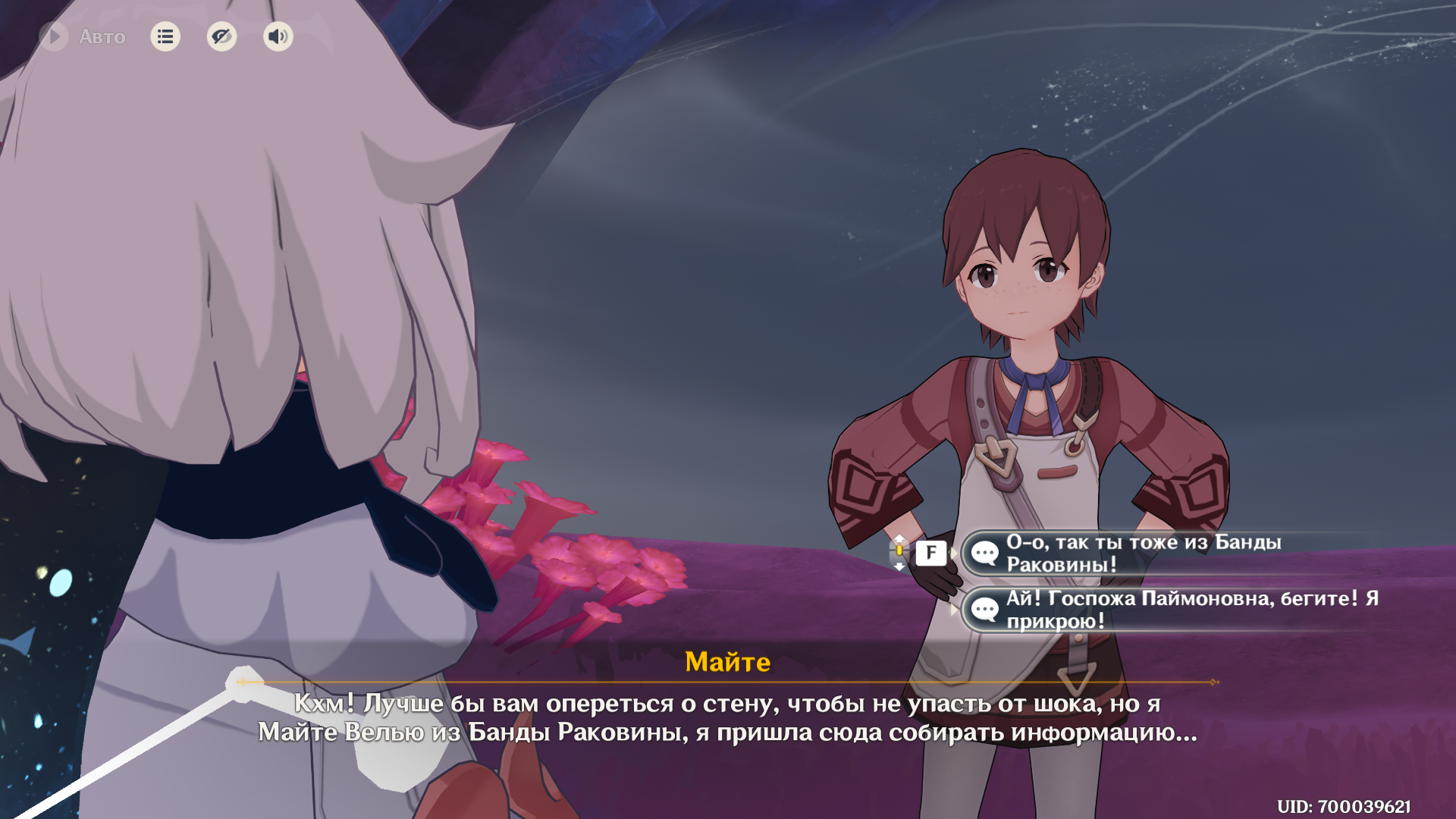This screenshot has width=1456, height=819.
Task: Toggle the voice-over speaker icon
Action: (x=278, y=36)
